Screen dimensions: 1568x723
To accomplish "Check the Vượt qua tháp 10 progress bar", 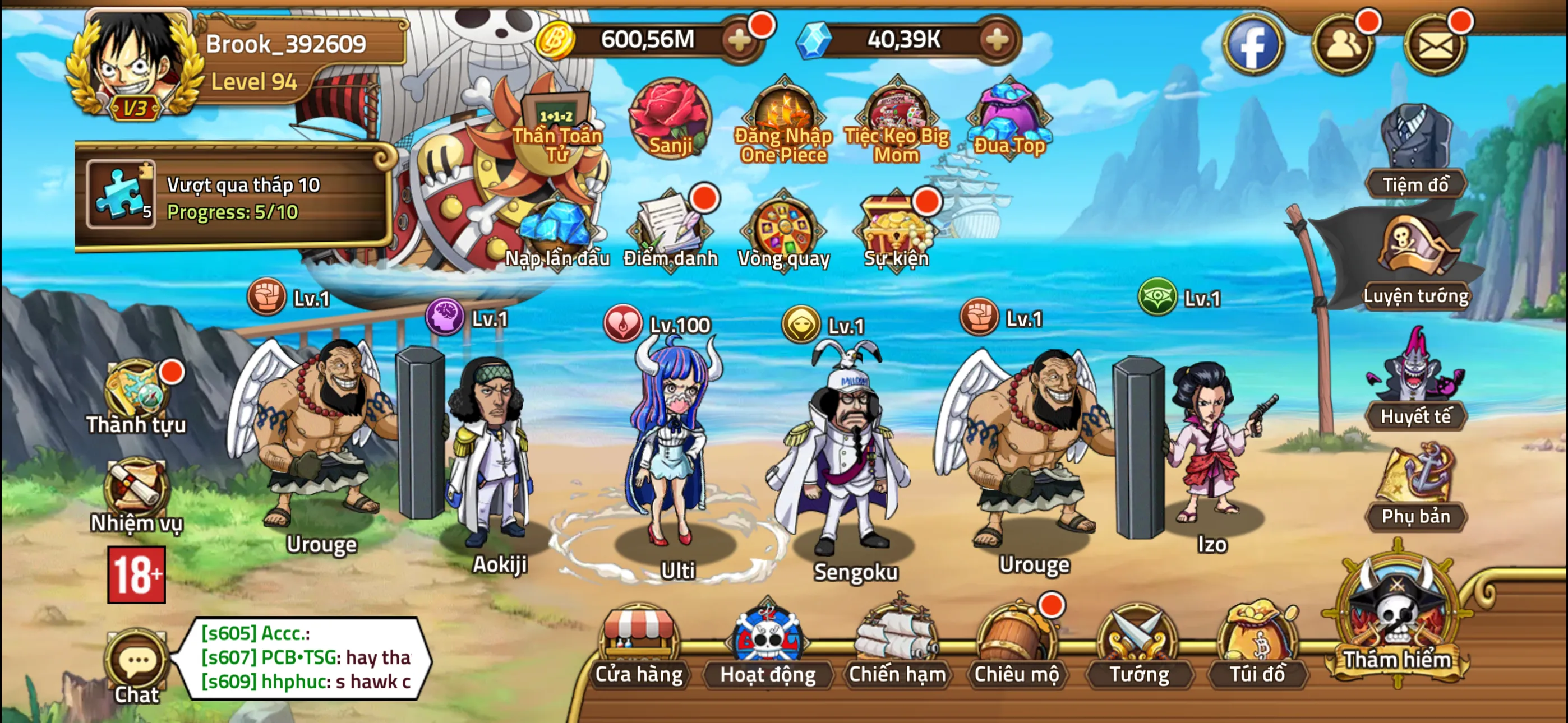I will coord(243,198).
